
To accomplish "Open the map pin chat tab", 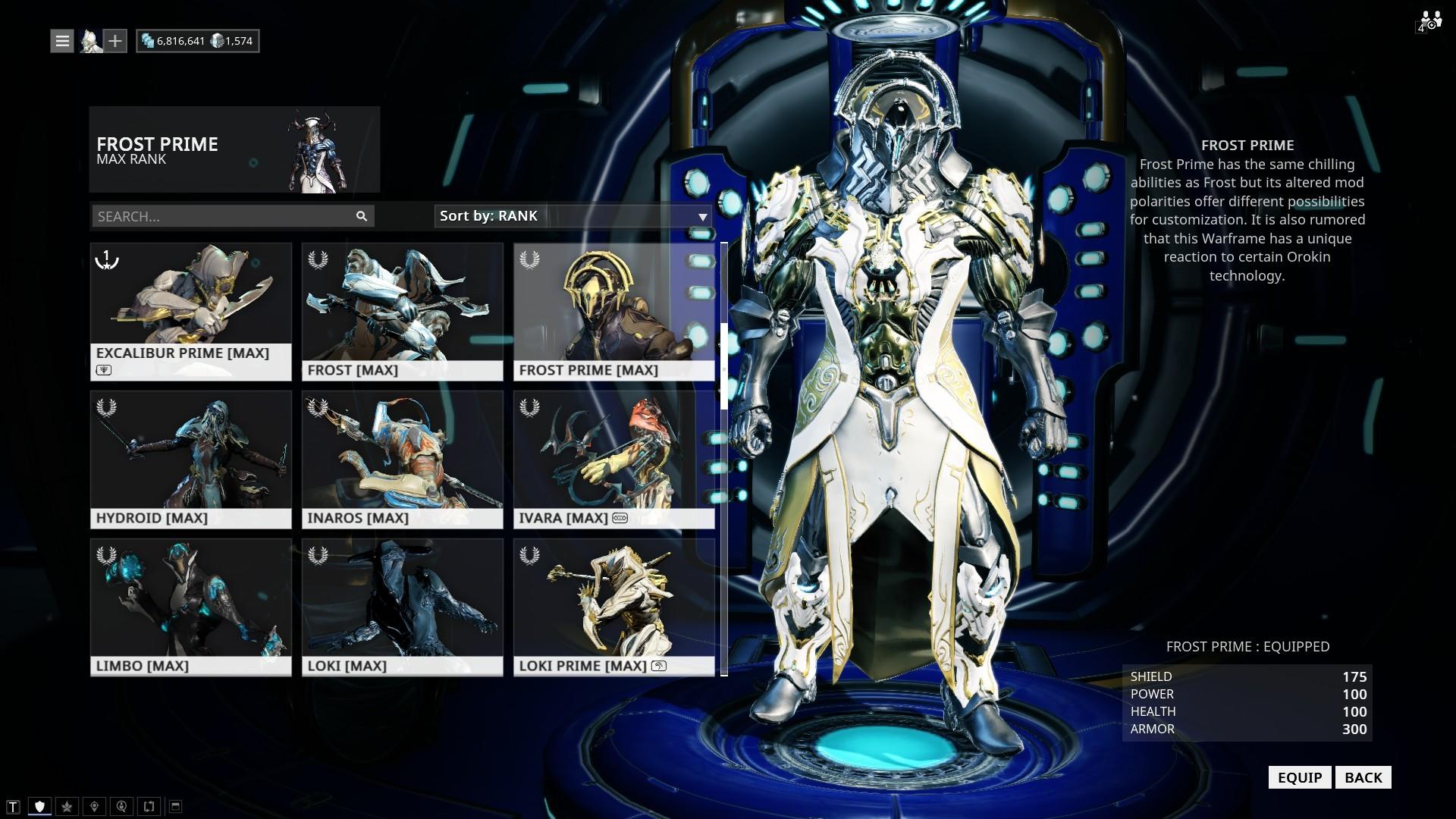I will click(x=94, y=806).
